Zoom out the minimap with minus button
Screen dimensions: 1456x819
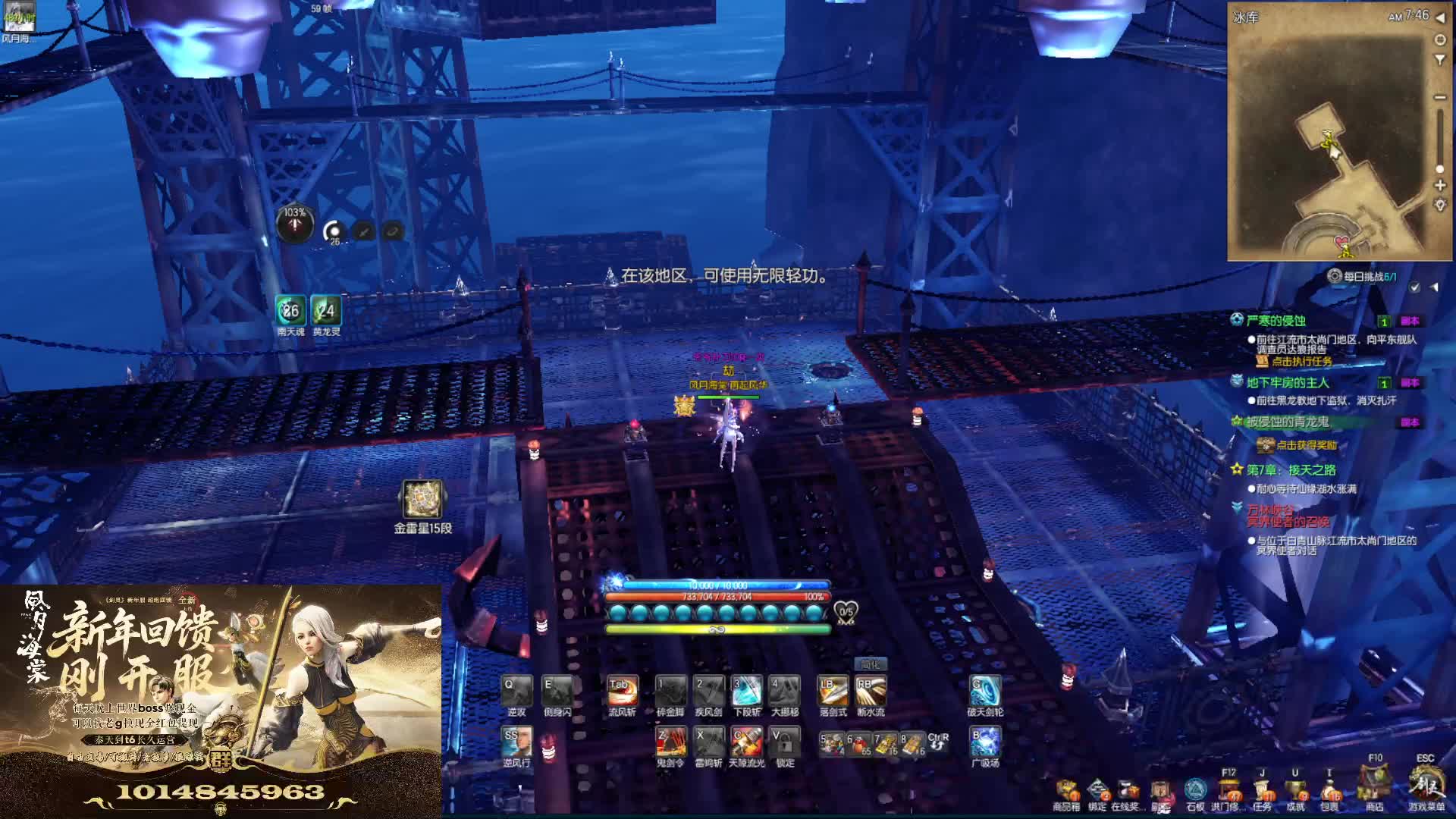pos(1440,98)
